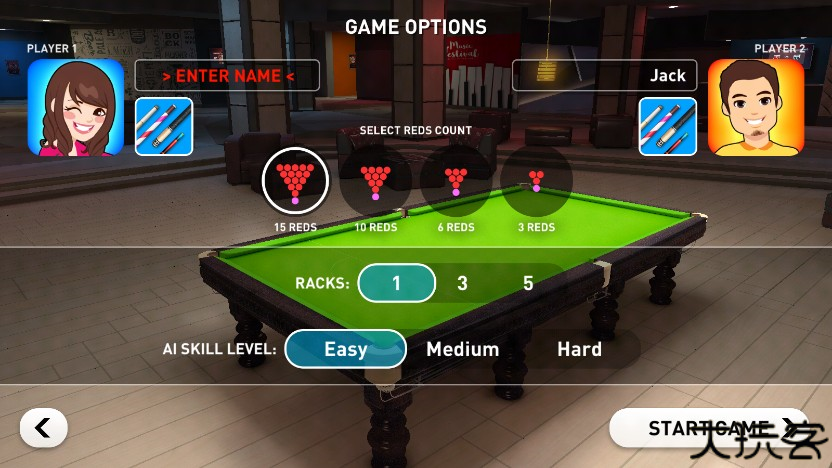832x468 pixels.
Task: Click the Player 1 enter name field
Action: (227, 76)
